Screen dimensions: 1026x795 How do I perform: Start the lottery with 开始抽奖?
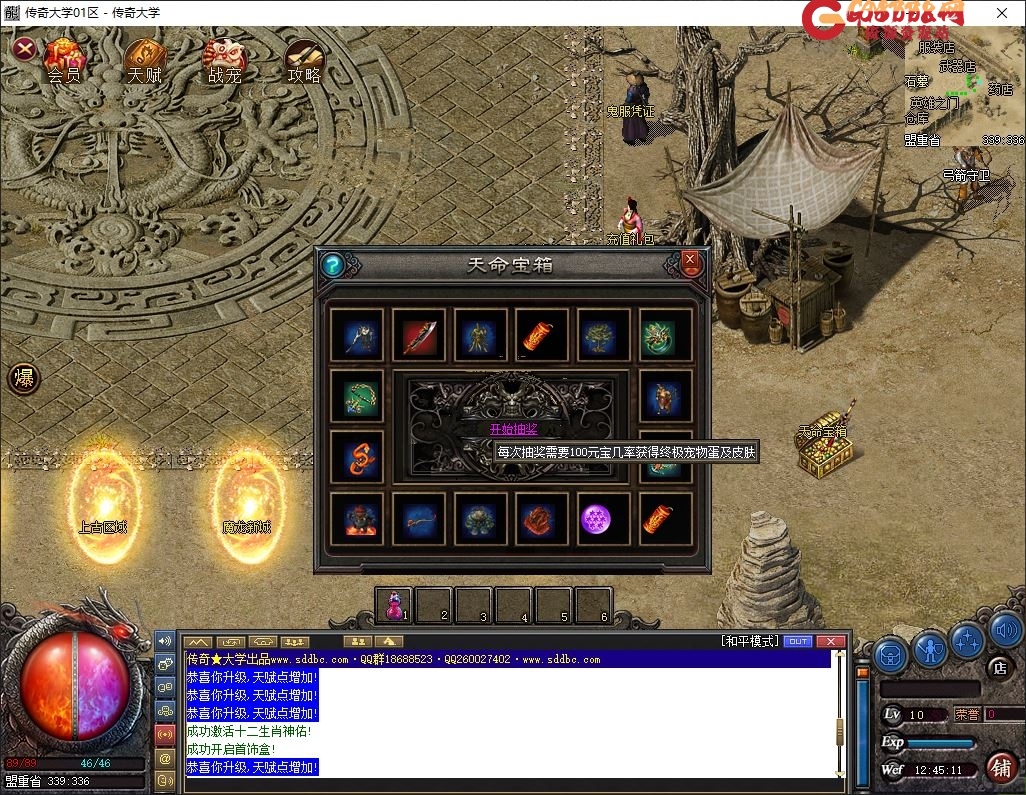pyautogui.click(x=513, y=429)
